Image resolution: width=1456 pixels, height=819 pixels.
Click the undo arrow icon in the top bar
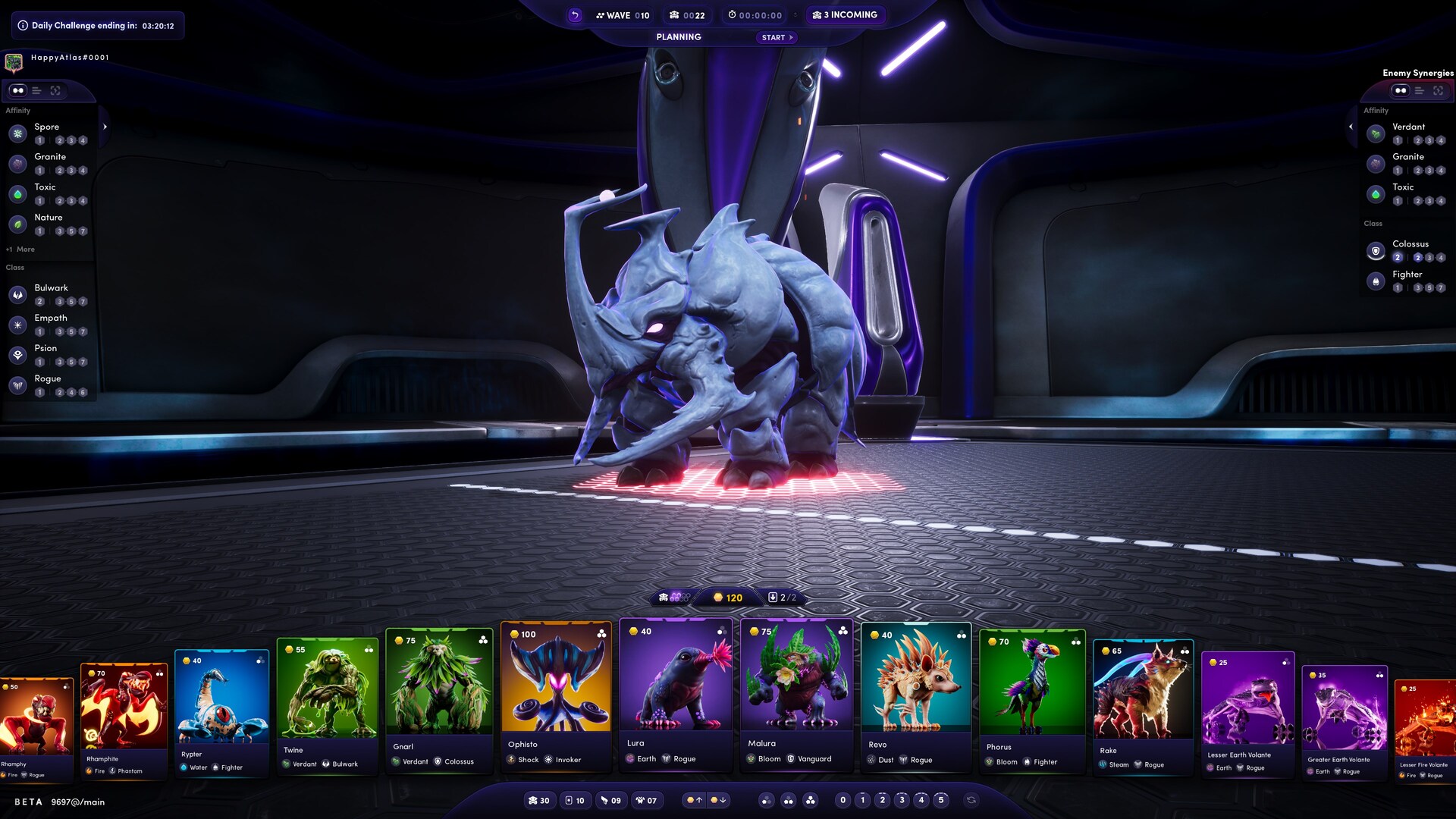point(574,15)
